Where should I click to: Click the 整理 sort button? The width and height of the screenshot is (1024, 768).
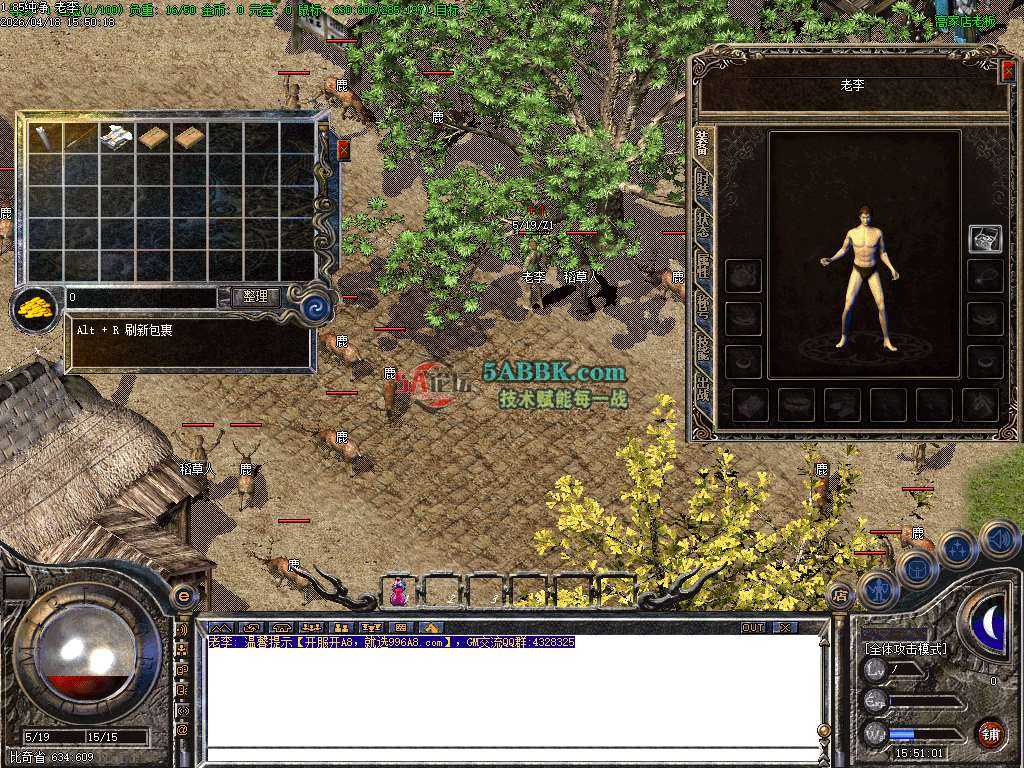(x=256, y=297)
